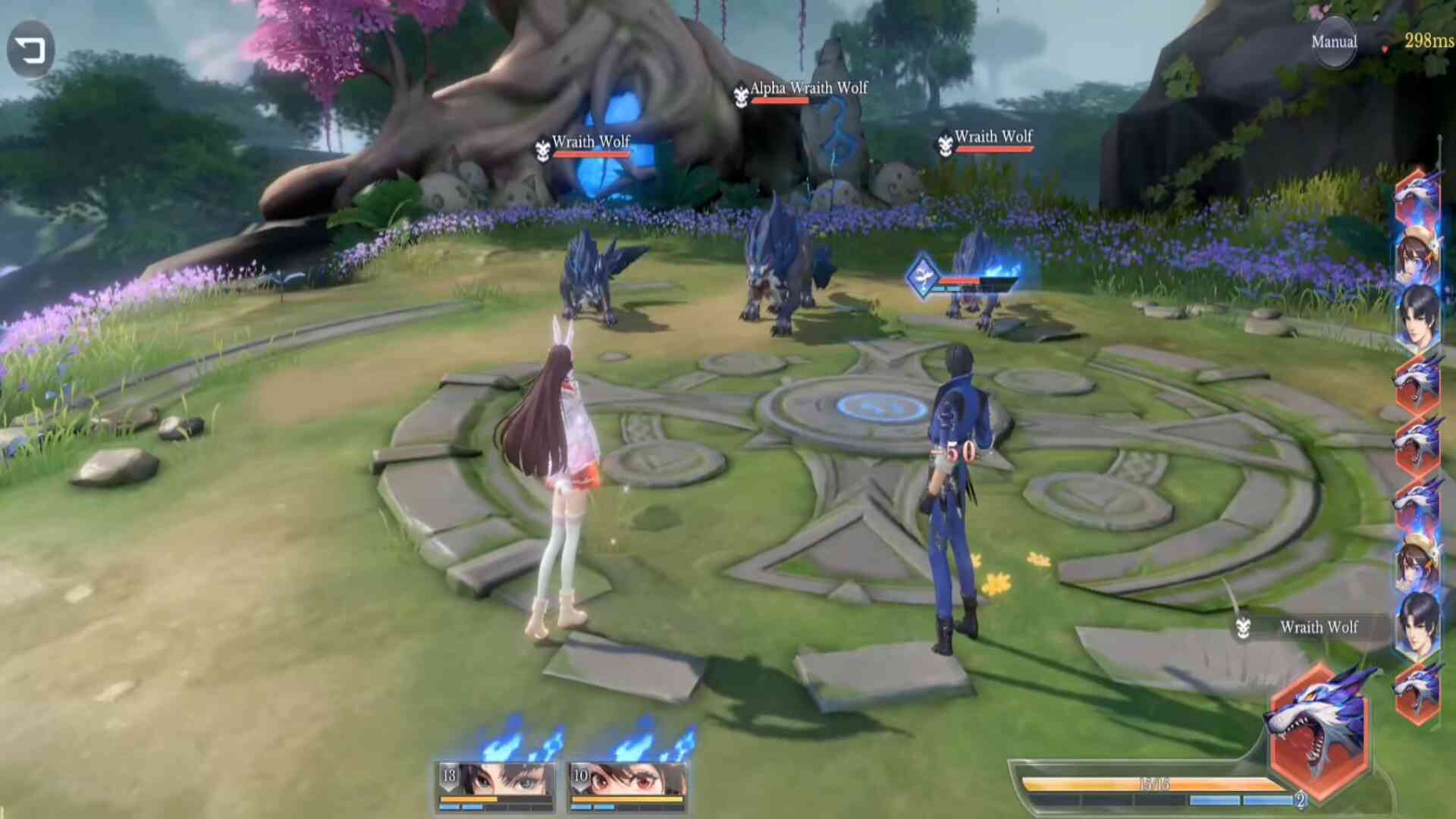Target the Alpha Wraith Wolf nameplate

[808, 89]
